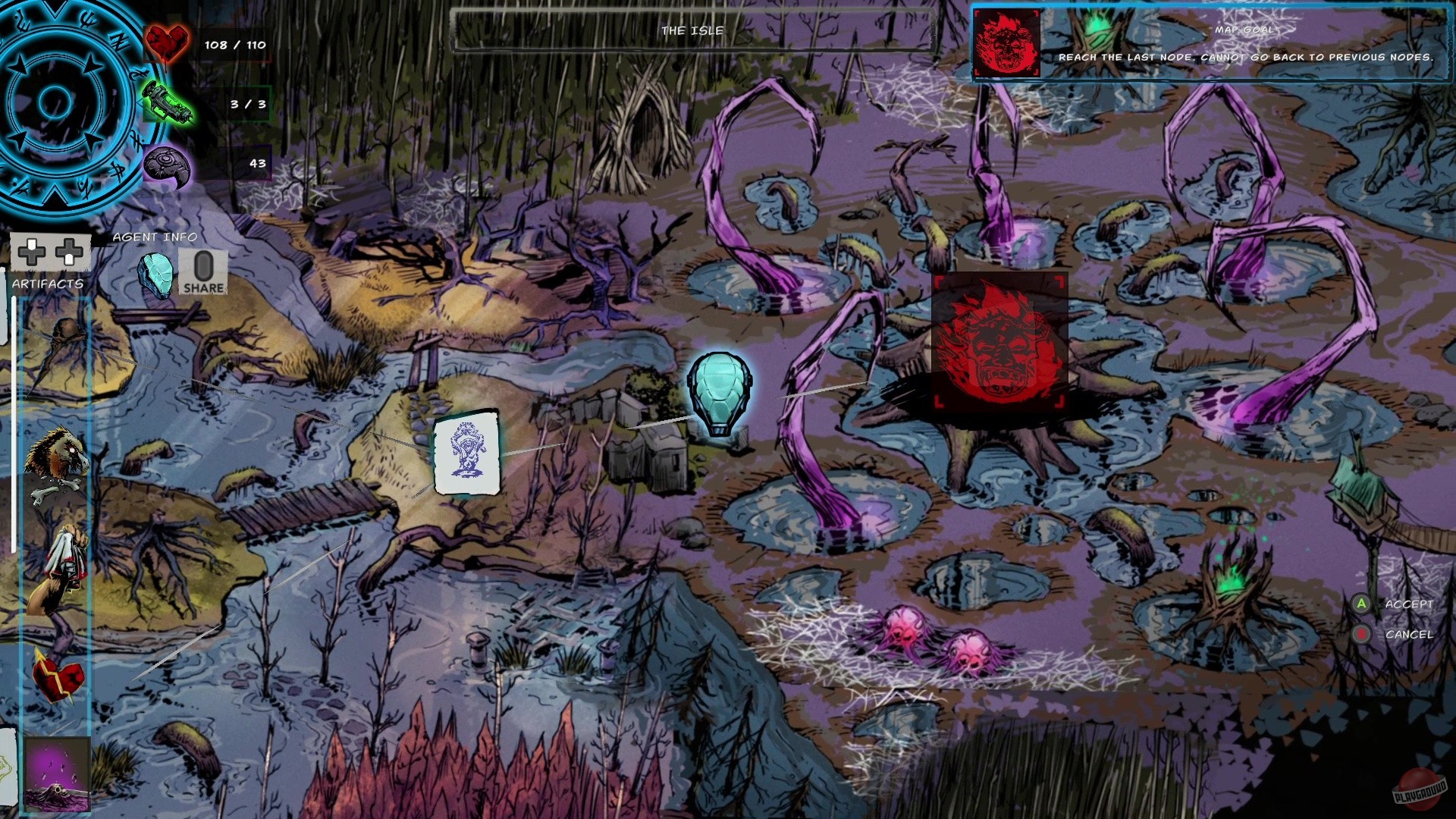This screenshot has width=1456, height=819.
Task: Click the d-pad artifact icon above Artifacts panel
Action: pos(49,250)
